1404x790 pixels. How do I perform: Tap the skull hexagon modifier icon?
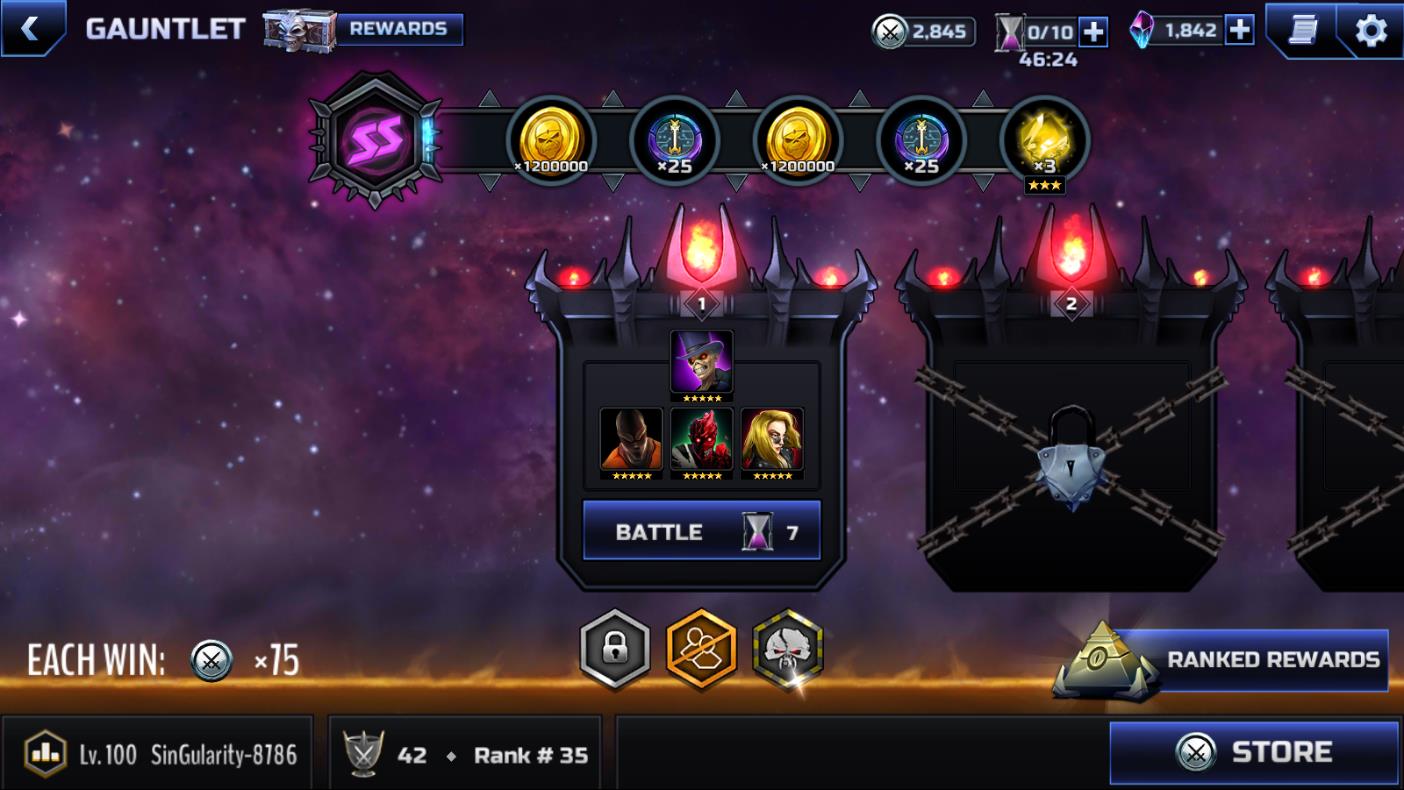(787, 650)
